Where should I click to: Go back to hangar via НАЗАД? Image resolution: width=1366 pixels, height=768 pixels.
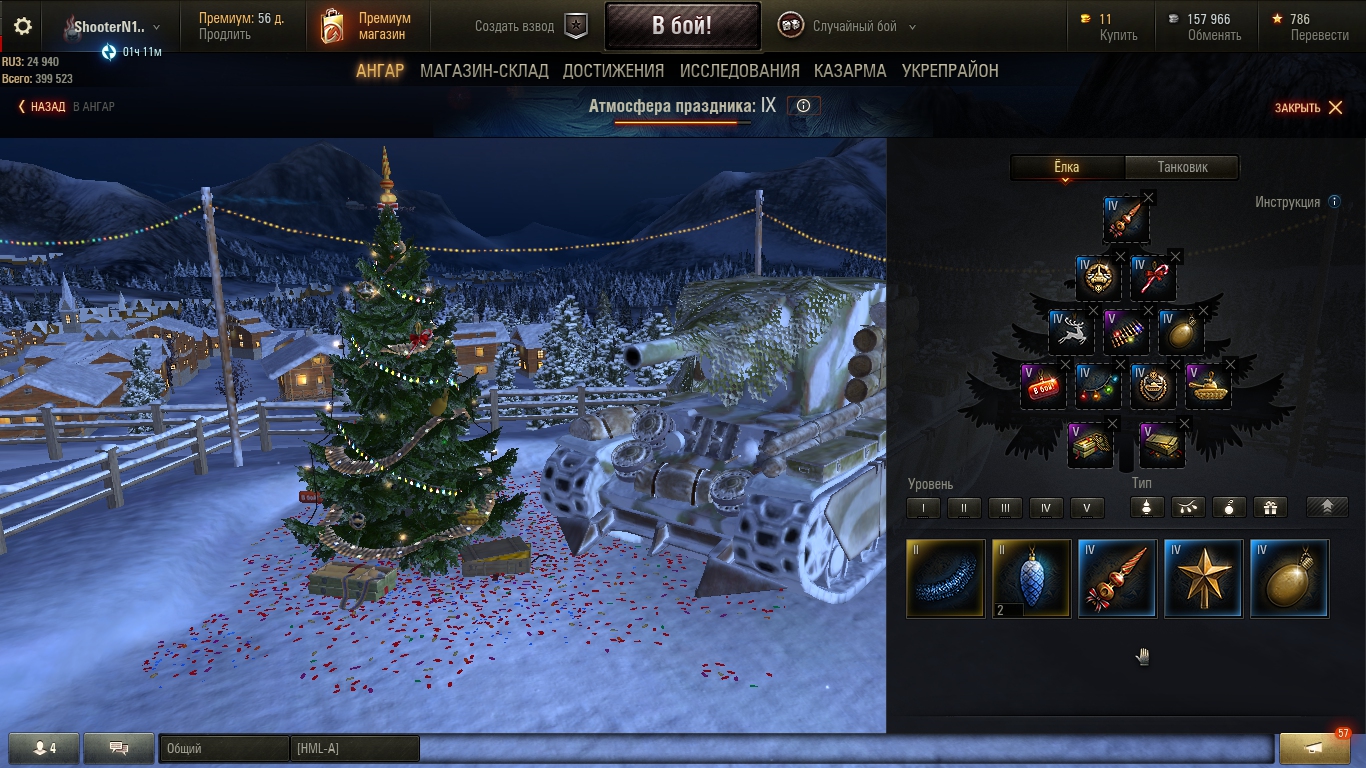pos(42,106)
